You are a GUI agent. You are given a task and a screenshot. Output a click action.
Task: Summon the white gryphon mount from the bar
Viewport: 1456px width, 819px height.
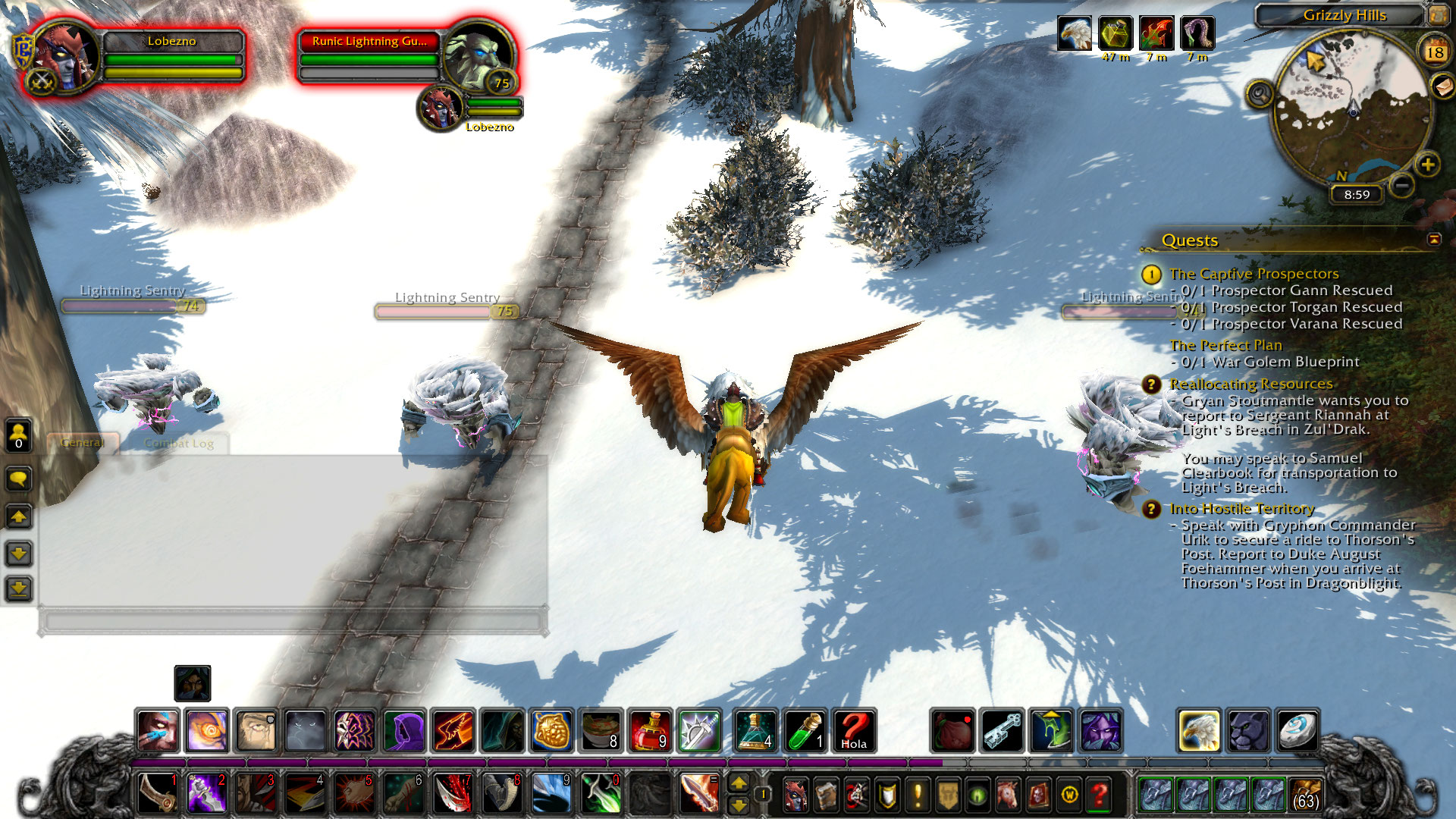coord(1198,730)
